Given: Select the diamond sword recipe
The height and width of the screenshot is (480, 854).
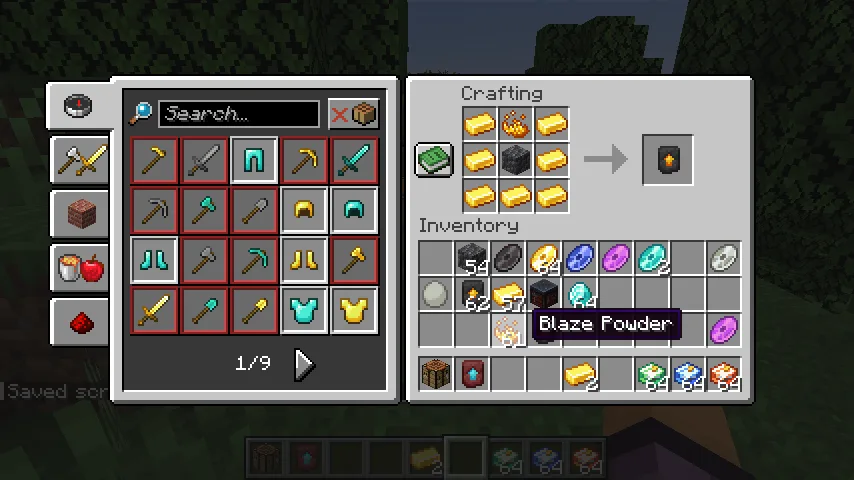Looking at the screenshot, I should click(354, 160).
